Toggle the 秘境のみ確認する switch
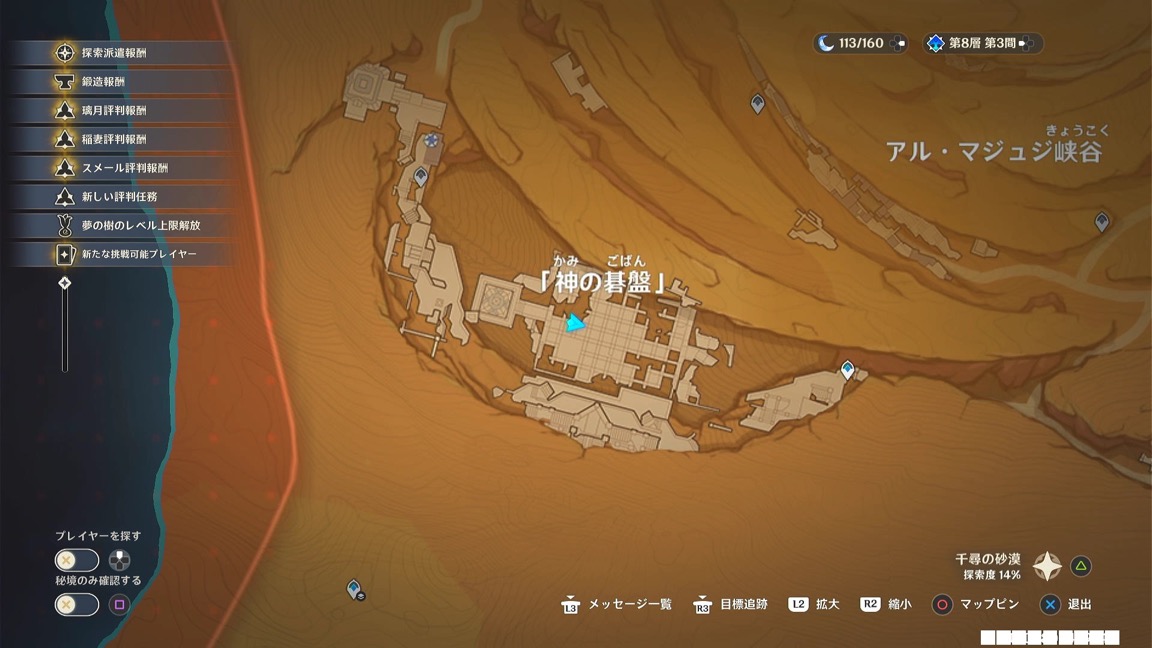 (77, 604)
